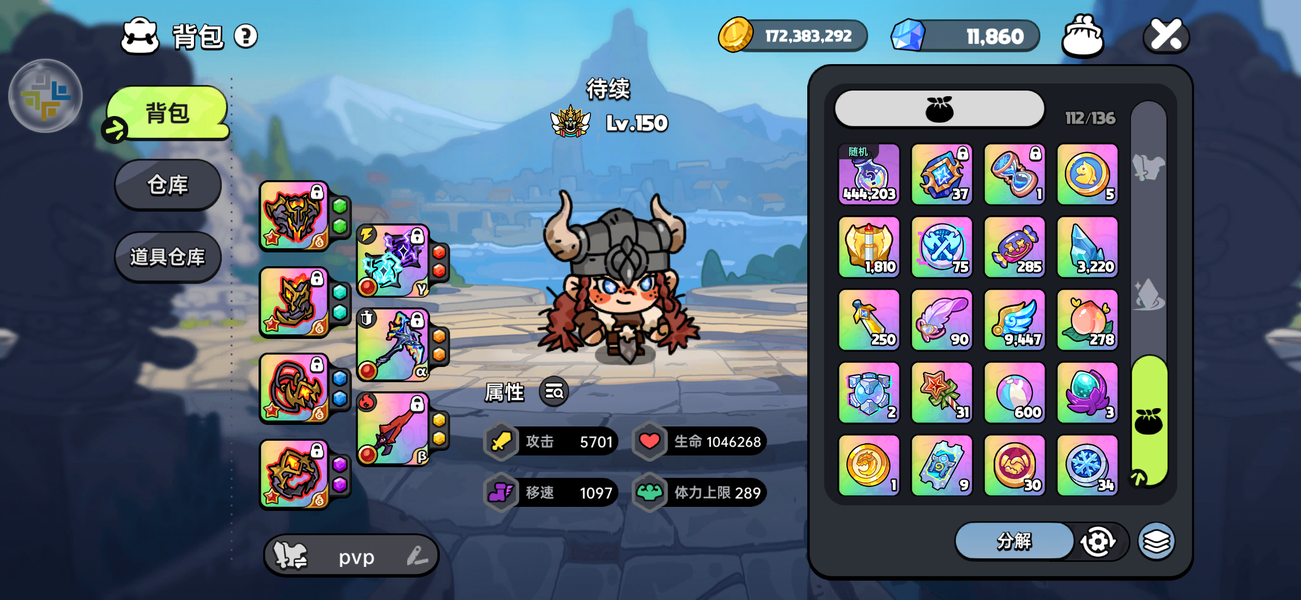Close the backpack screen with X

1166,36
